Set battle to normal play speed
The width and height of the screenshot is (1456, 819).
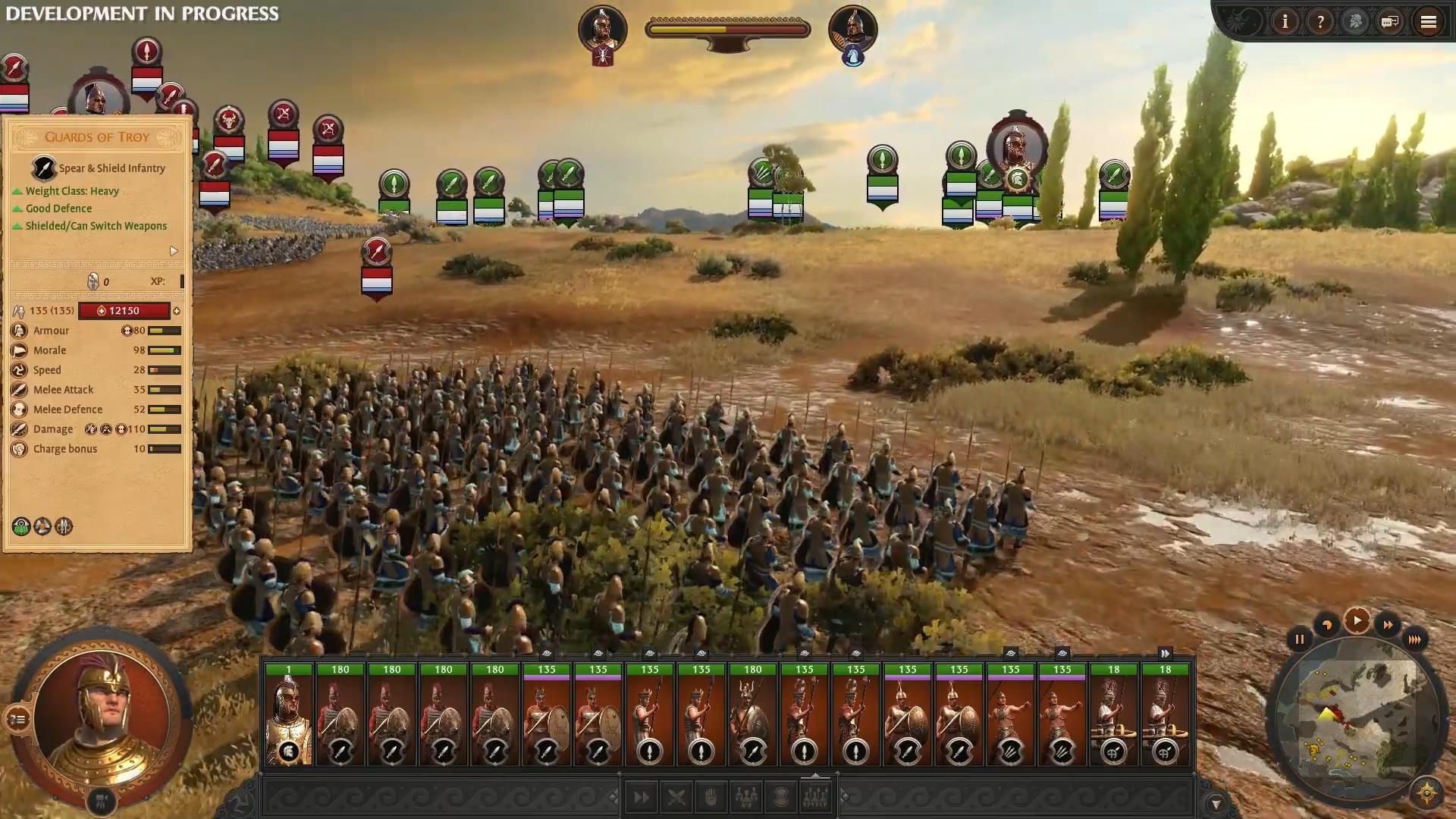tap(1357, 621)
